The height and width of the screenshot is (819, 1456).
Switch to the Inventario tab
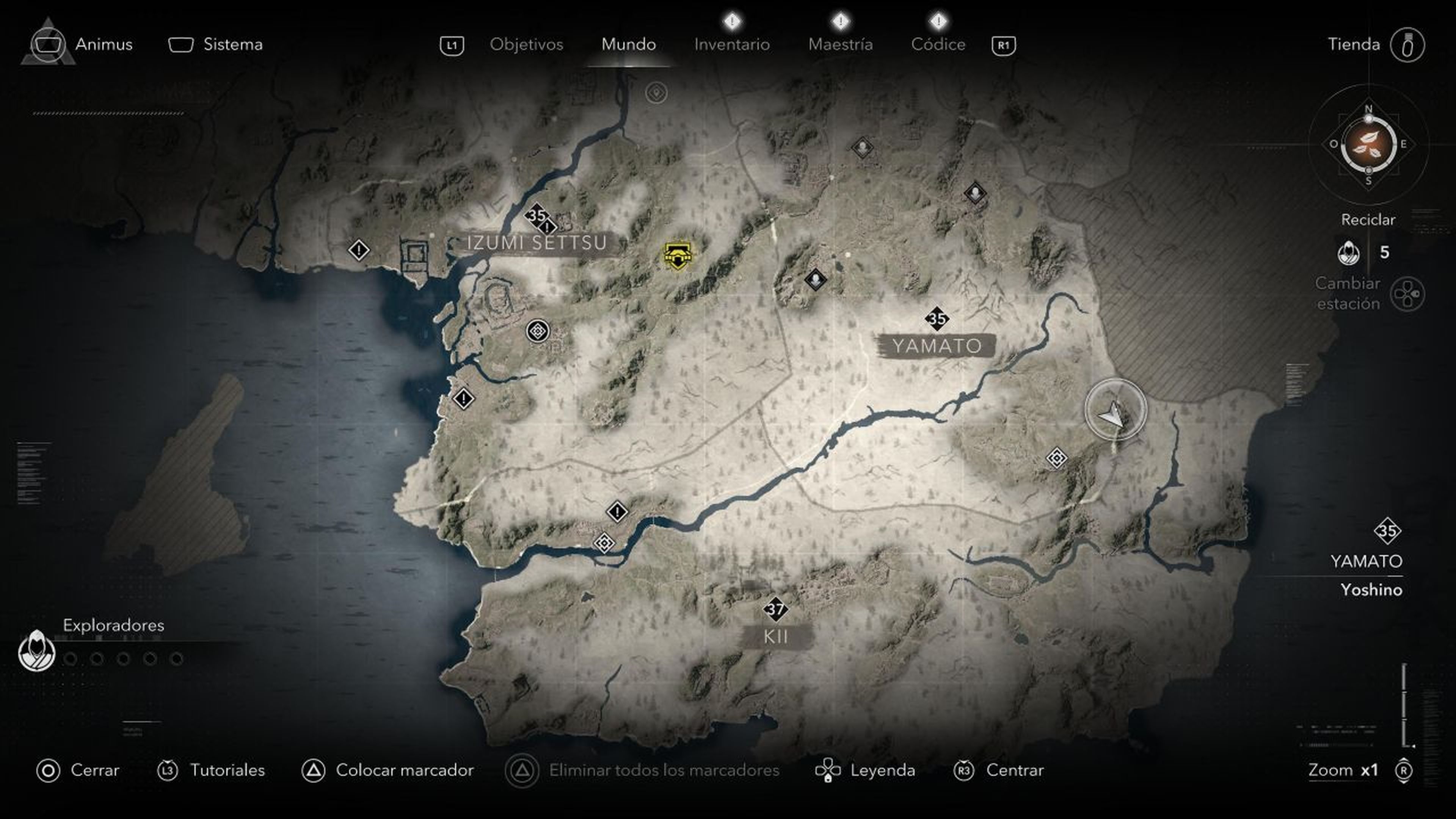[732, 45]
